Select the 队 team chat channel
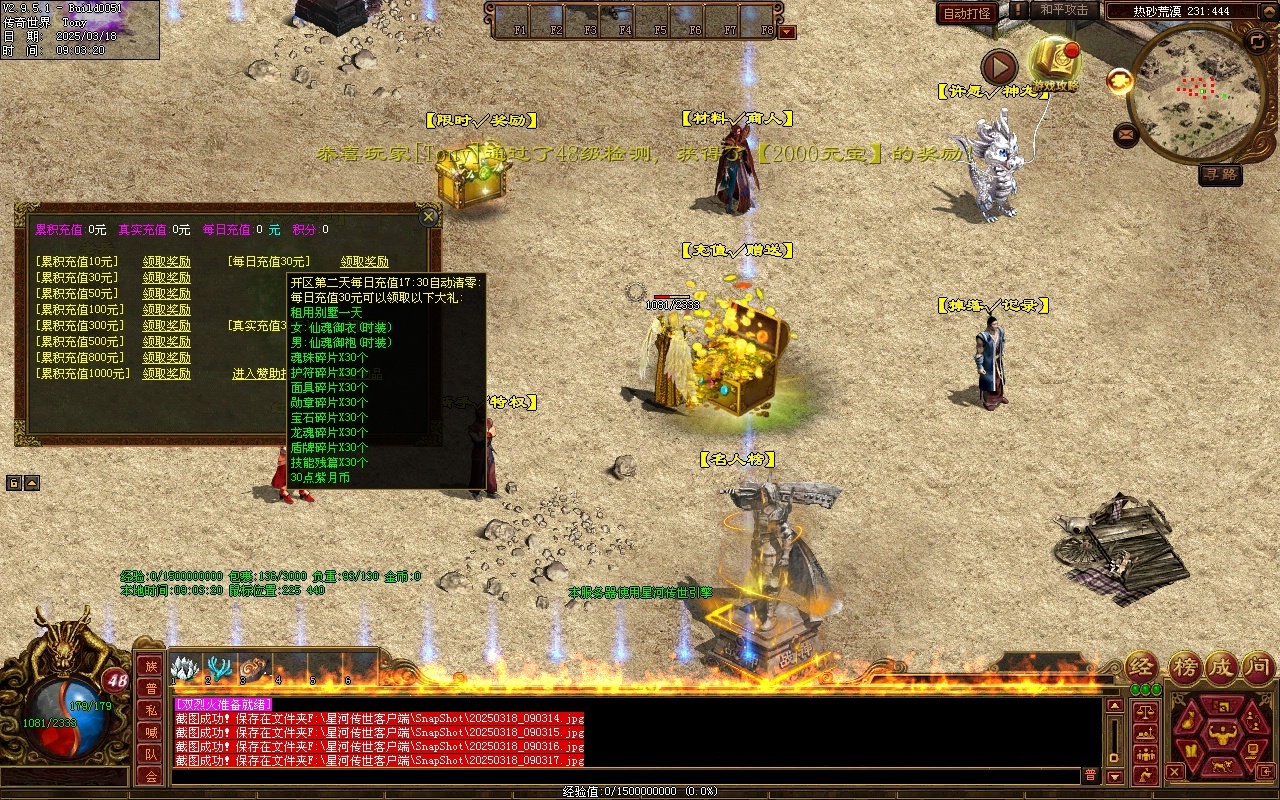This screenshot has height=800, width=1280. click(x=150, y=754)
